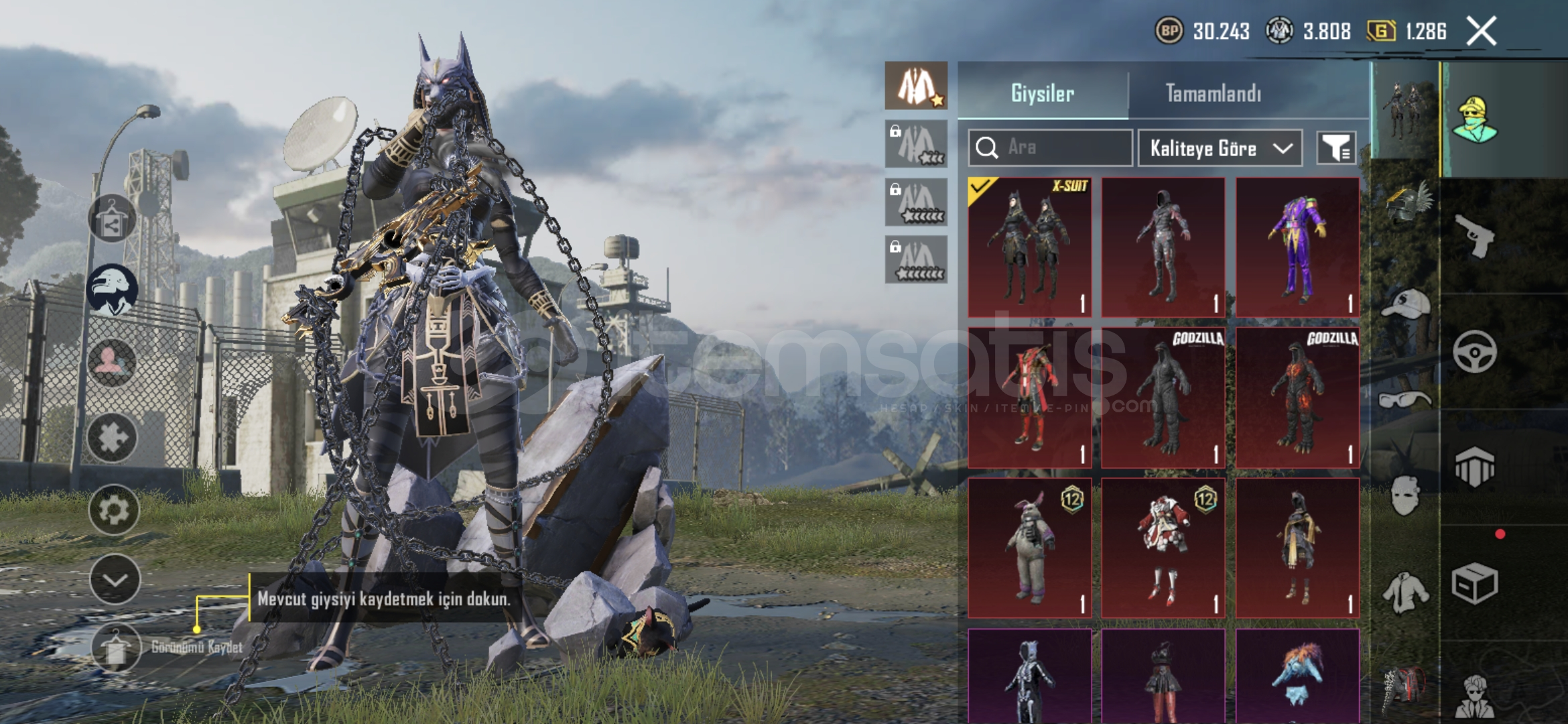Image resolution: width=1568 pixels, height=724 pixels.
Task: Pick the burning red Godzilla suit
Action: [1297, 398]
